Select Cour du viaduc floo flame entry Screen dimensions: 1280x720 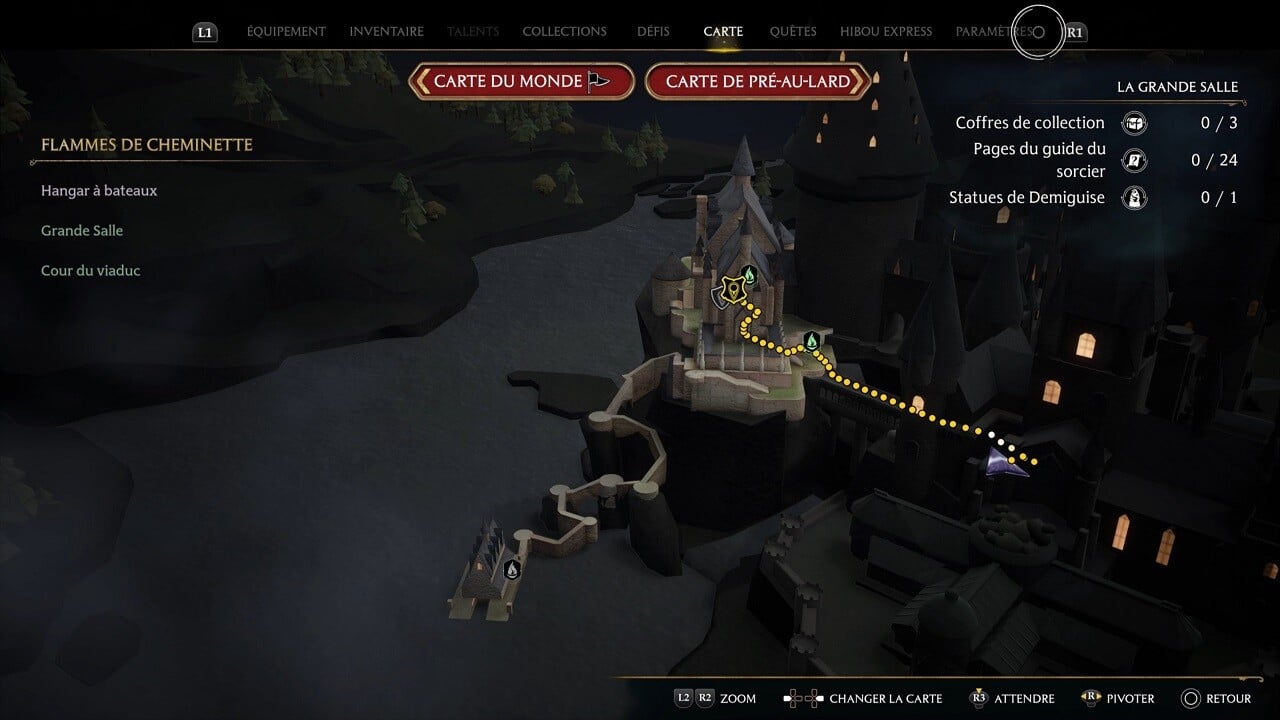90,271
